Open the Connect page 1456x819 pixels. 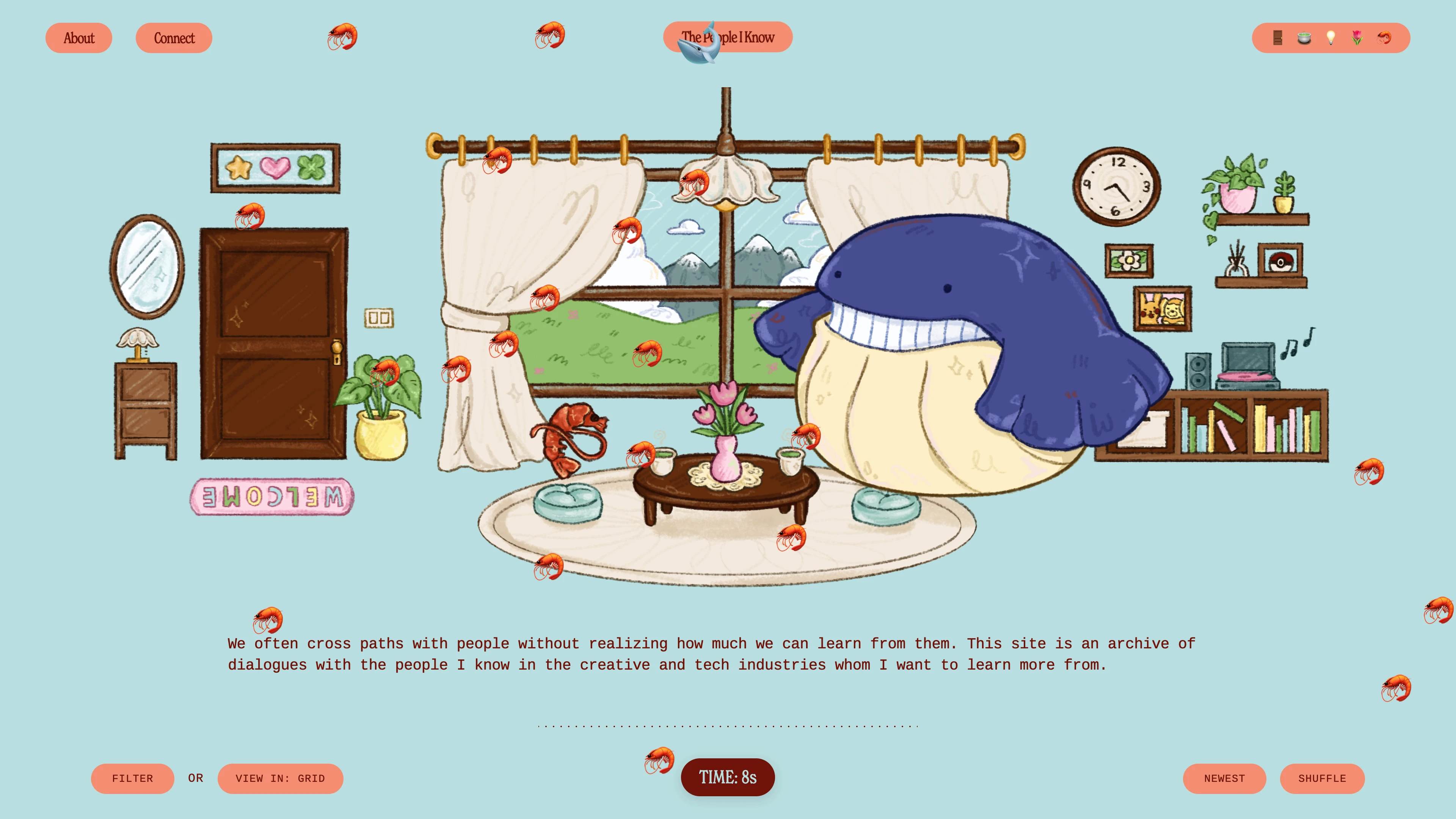pos(174,38)
